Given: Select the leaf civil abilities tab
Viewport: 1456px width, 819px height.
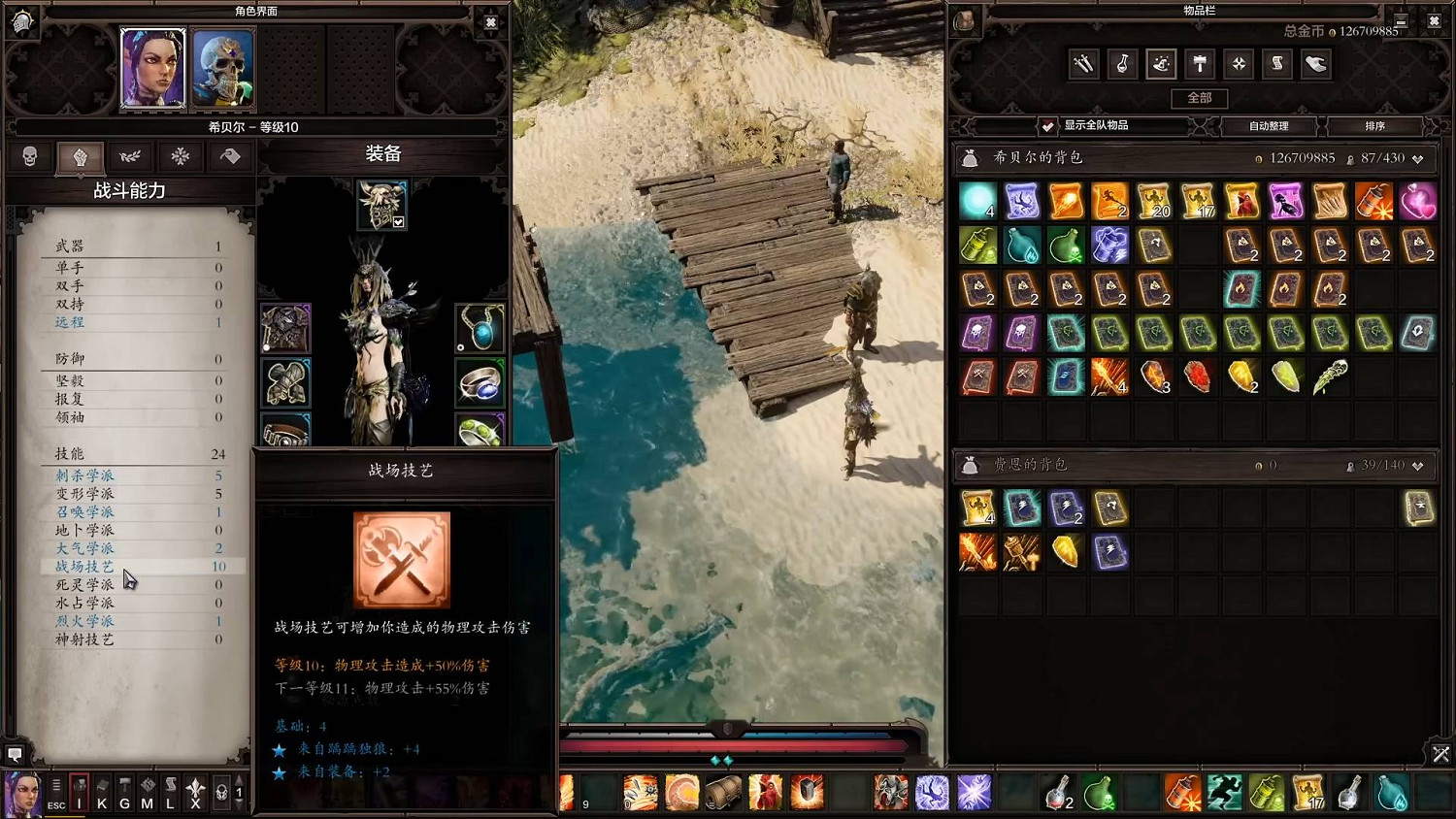Looking at the screenshot, I should 130,156.
